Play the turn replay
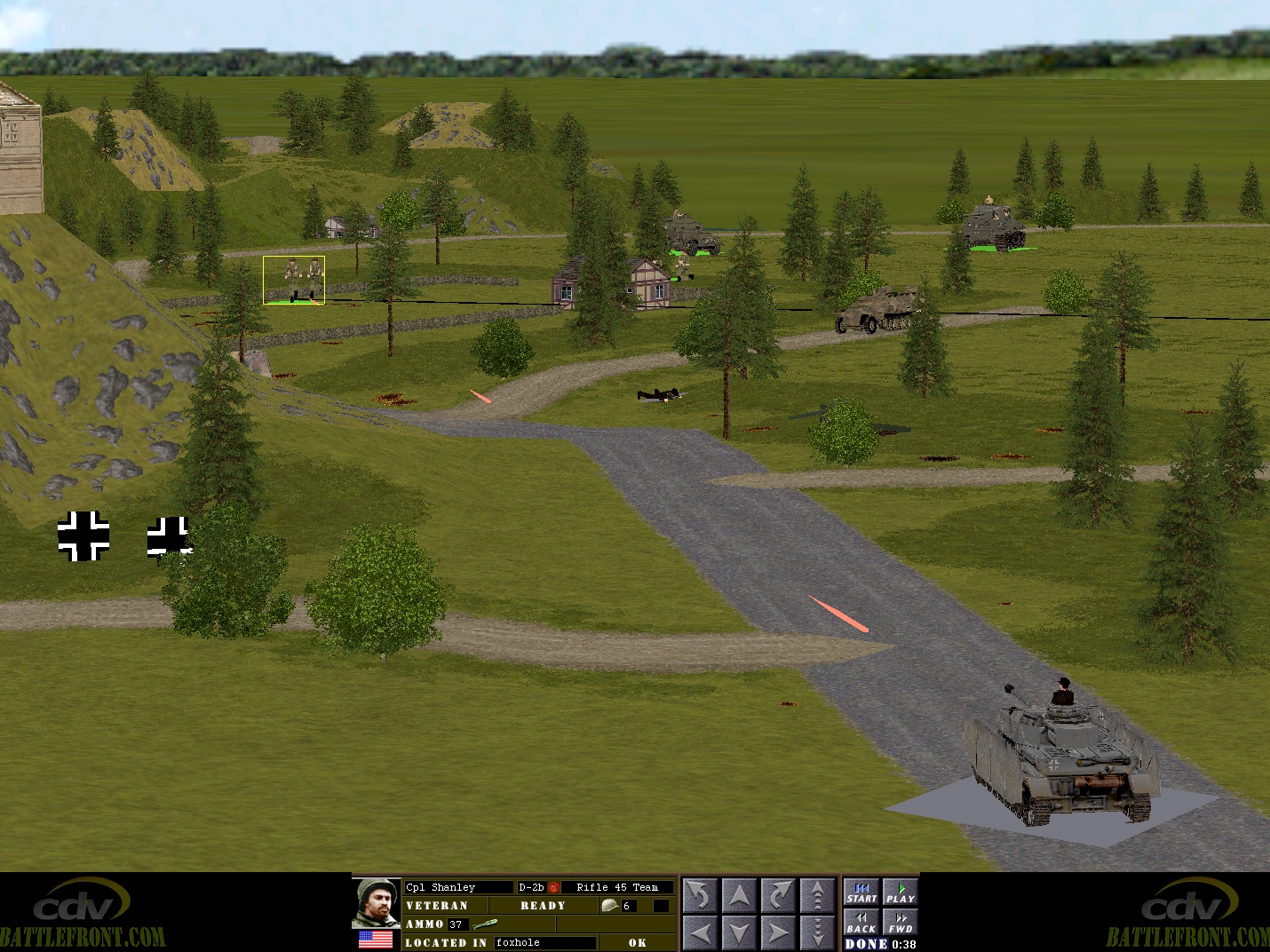 coord(900,892)
